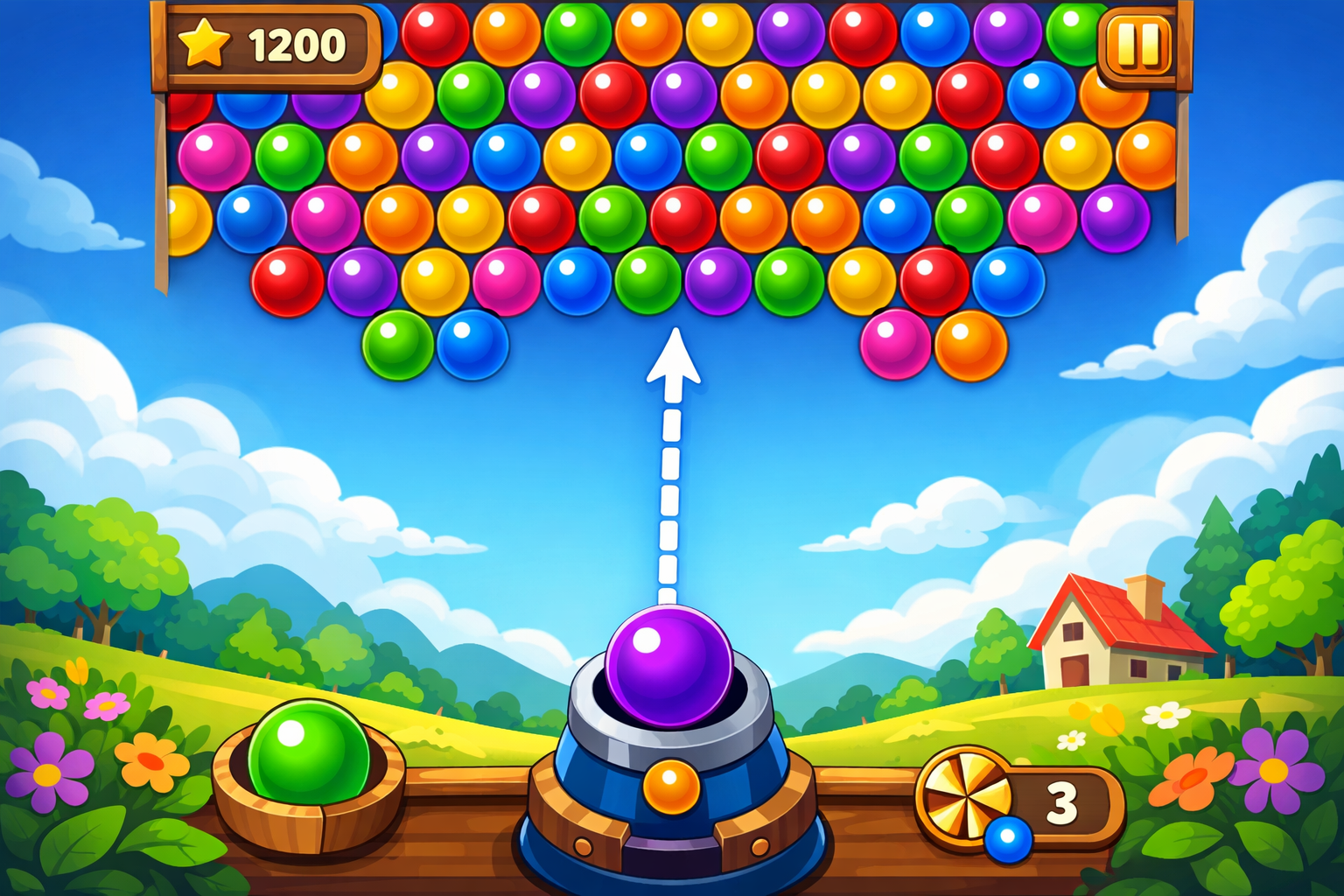Screen dimensions: 1344x896
Task: Click the leftmost rivet on the cannon base
Action: 583,845
